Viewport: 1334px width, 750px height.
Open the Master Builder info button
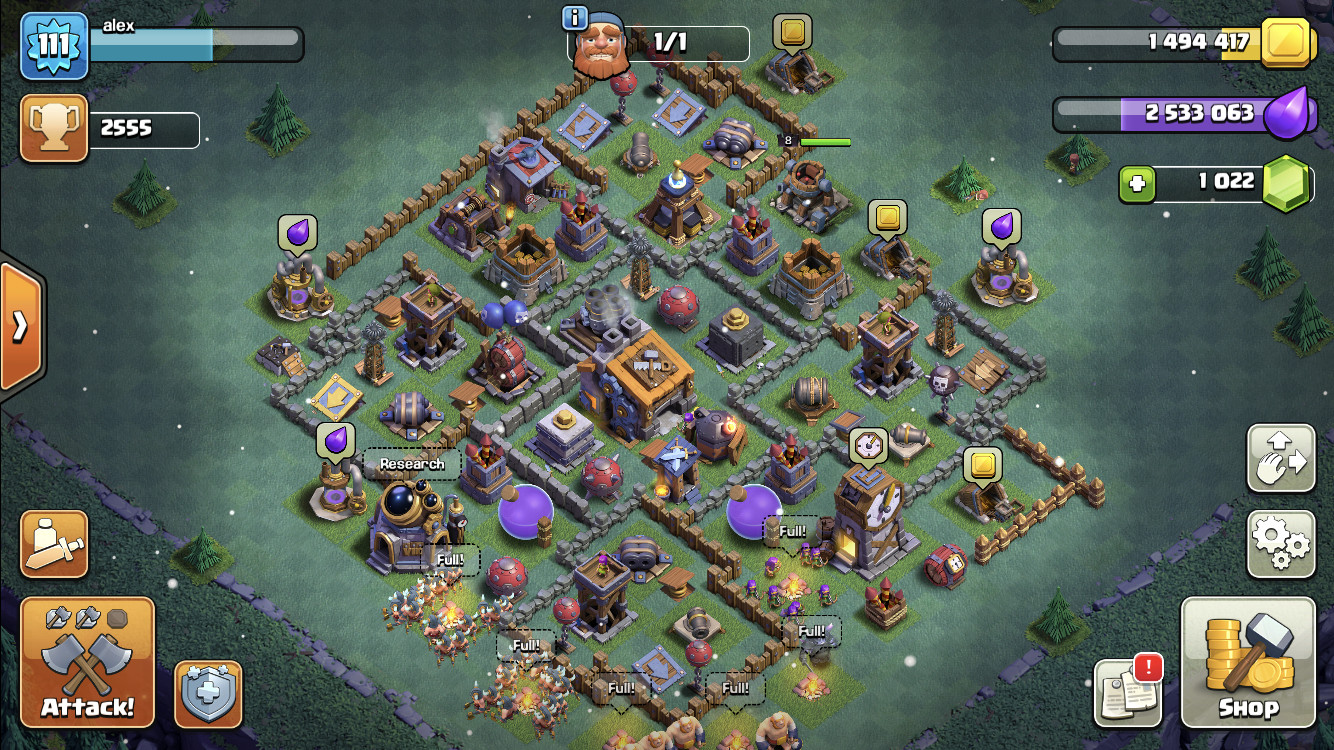(574, 18)
